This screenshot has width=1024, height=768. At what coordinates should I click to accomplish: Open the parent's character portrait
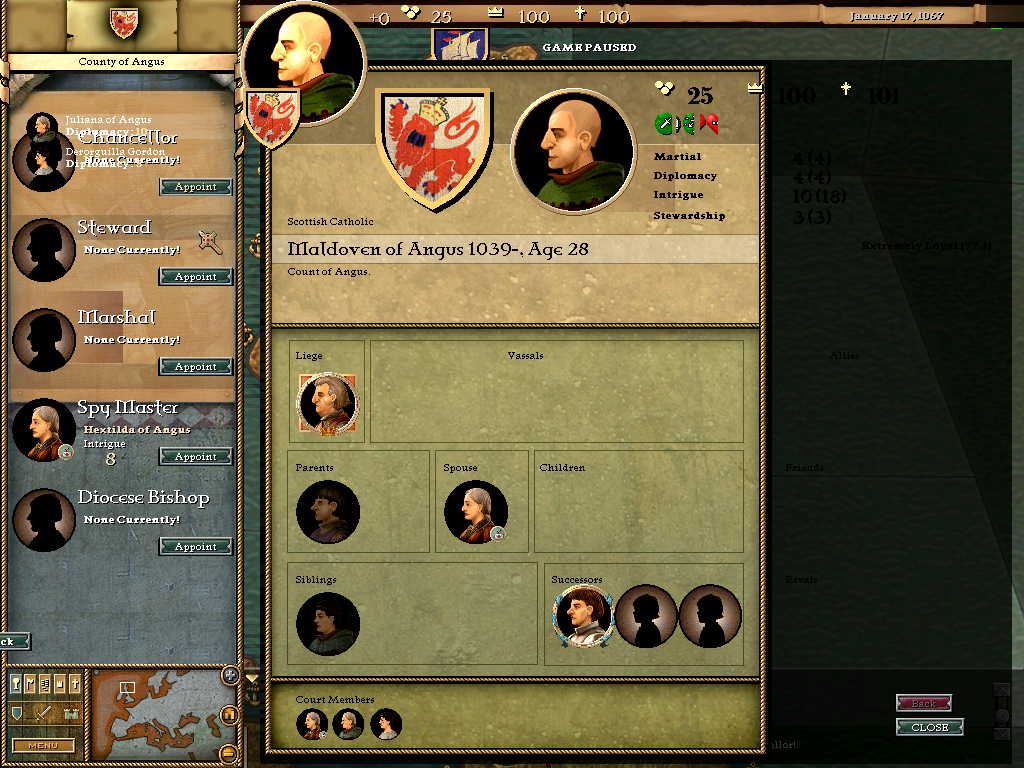(x=328, y=512)
